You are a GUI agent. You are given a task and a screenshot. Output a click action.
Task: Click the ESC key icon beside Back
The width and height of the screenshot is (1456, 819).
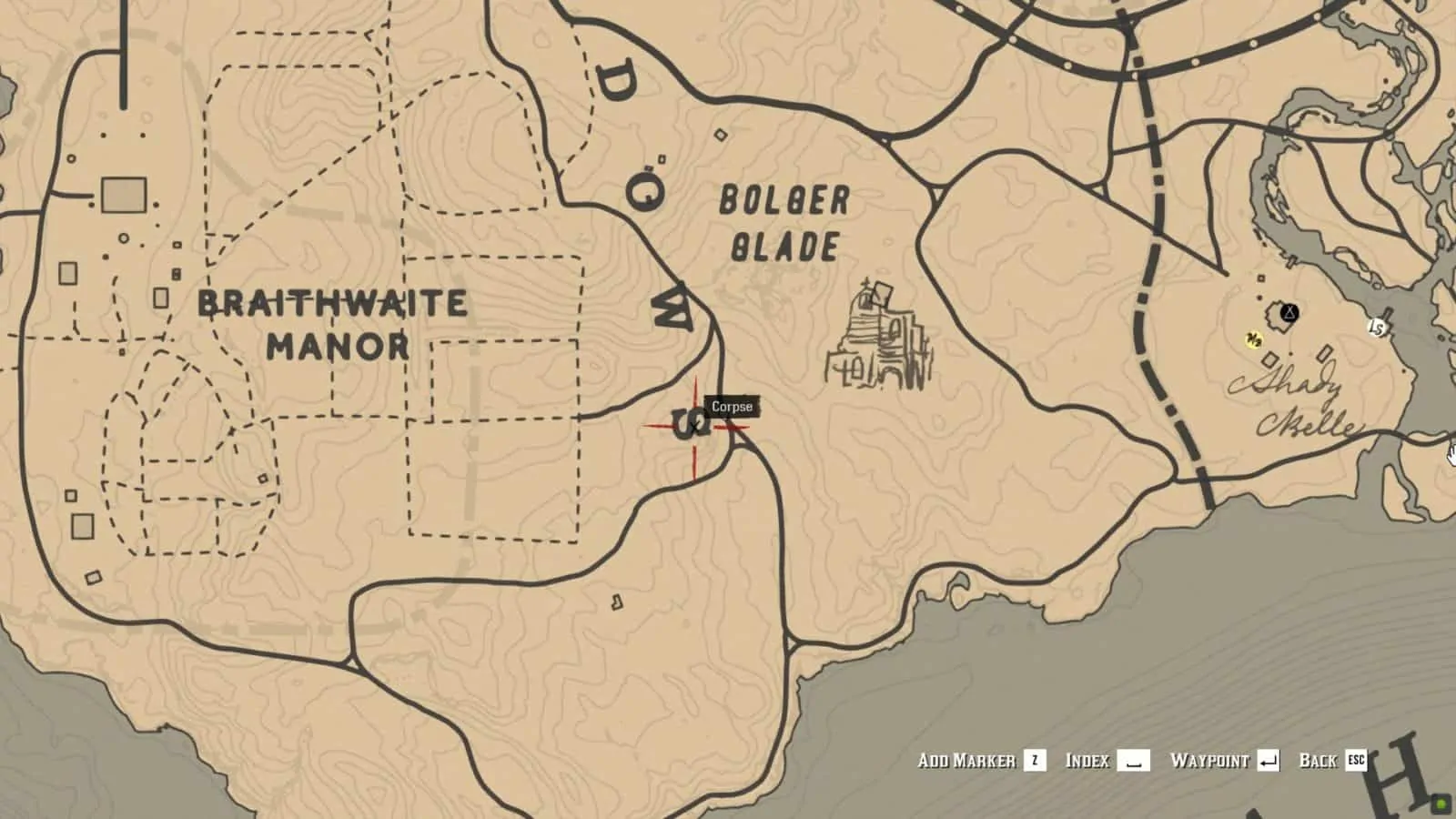pos(1357,762)
